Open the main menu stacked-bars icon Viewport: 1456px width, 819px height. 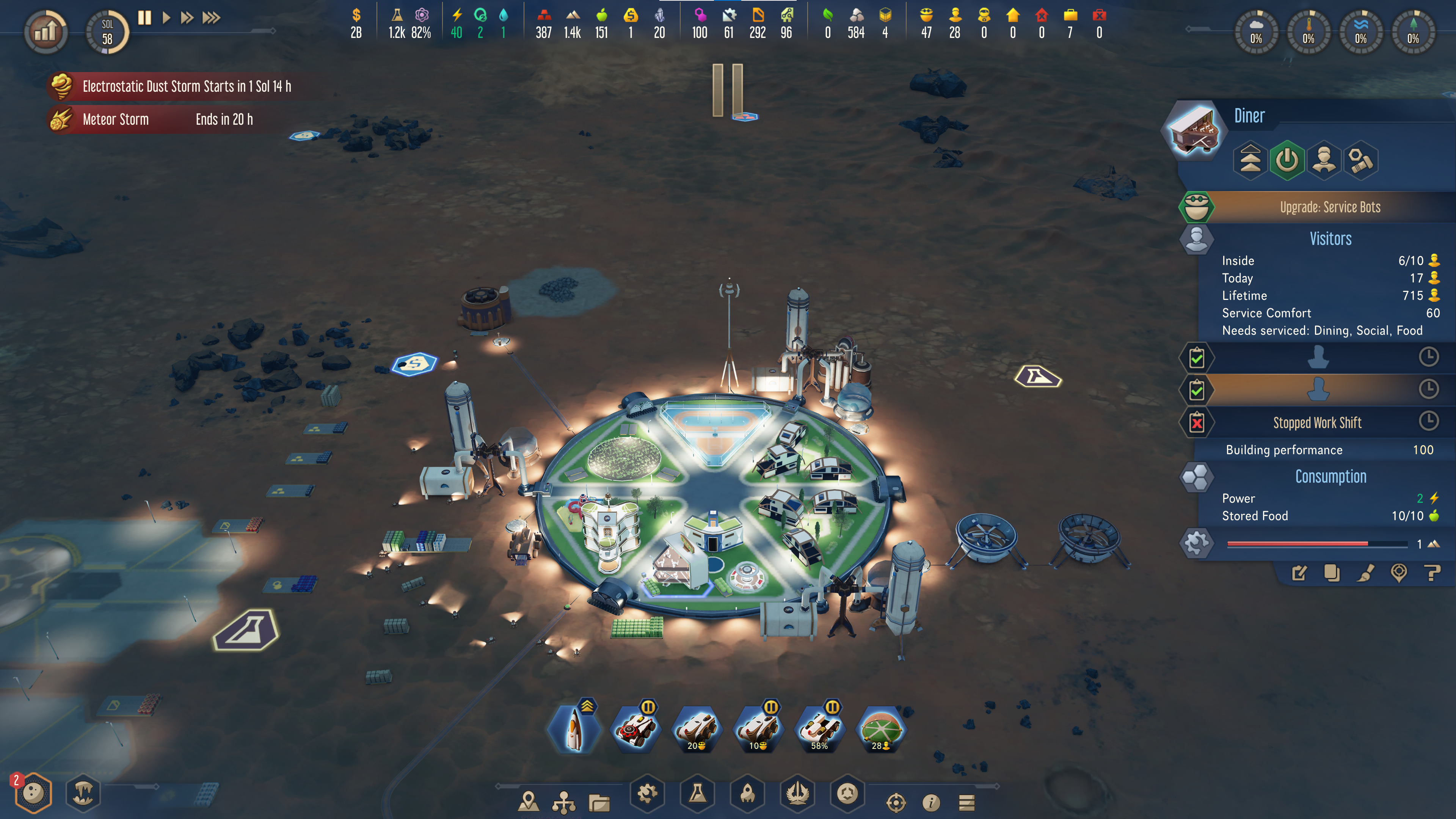pos(966,802)
